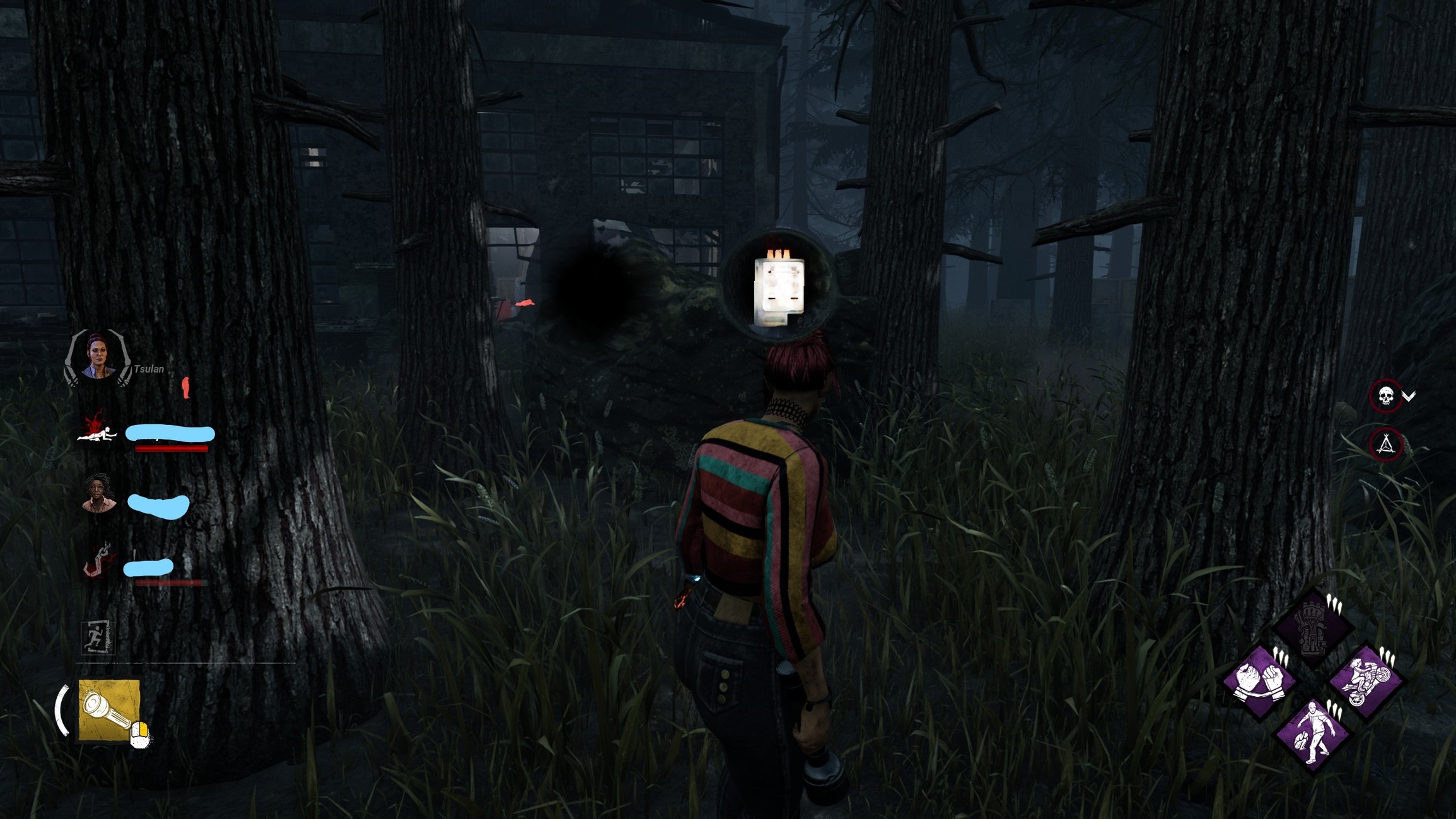The height and width of the screenshot is (819, 1456).
Task: Click the player name Tsulan
Action: tap(149, 369)
